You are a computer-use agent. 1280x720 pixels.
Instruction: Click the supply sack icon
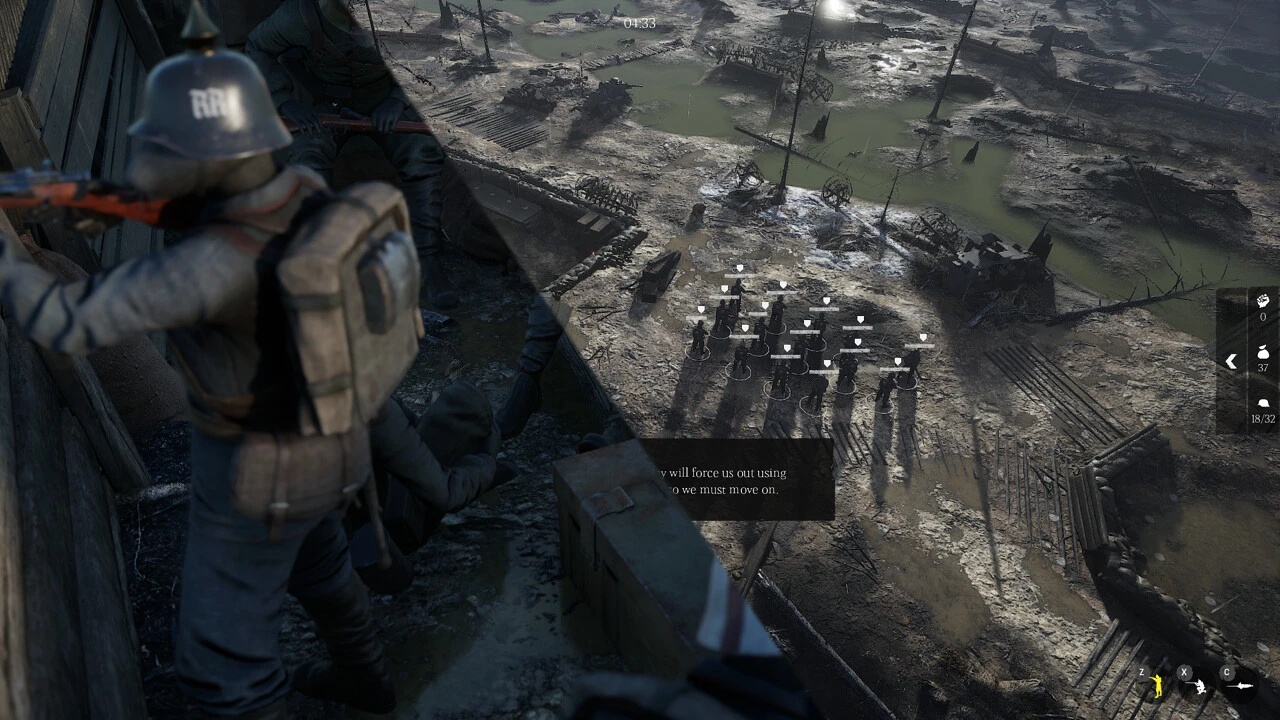1263,352
